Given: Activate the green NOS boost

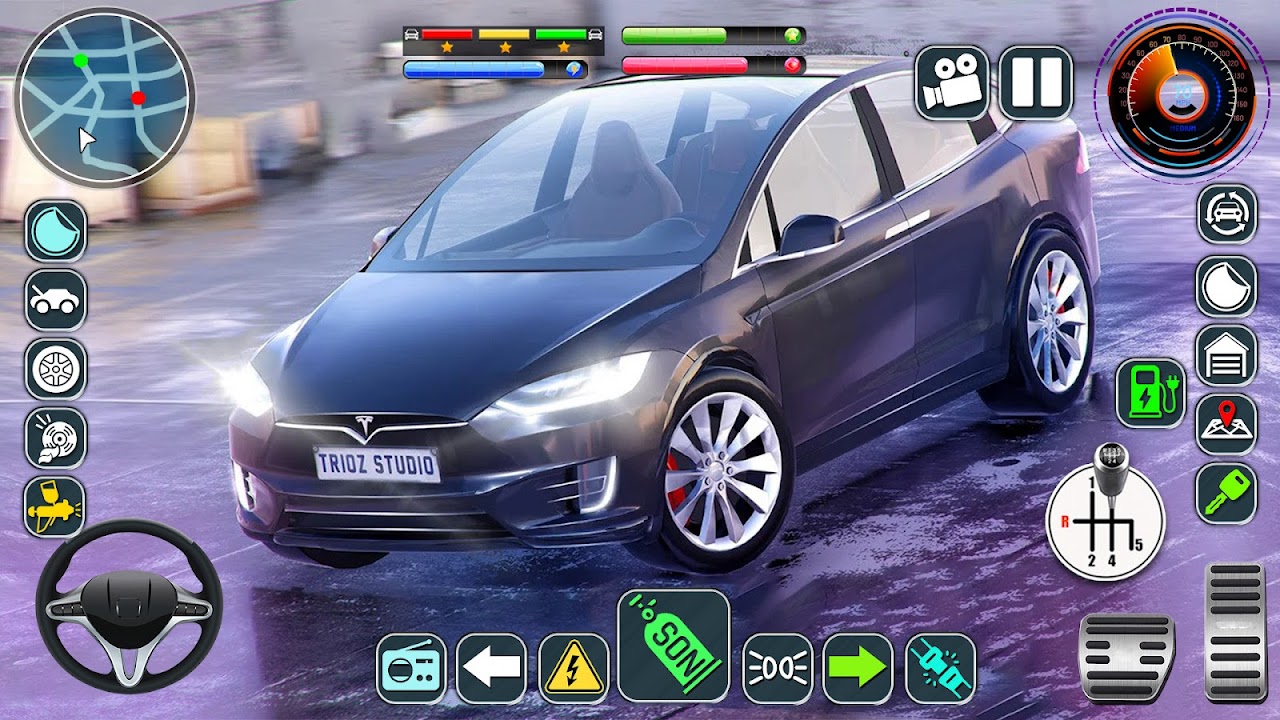Looking at the screenshot, I should [673, 645].
